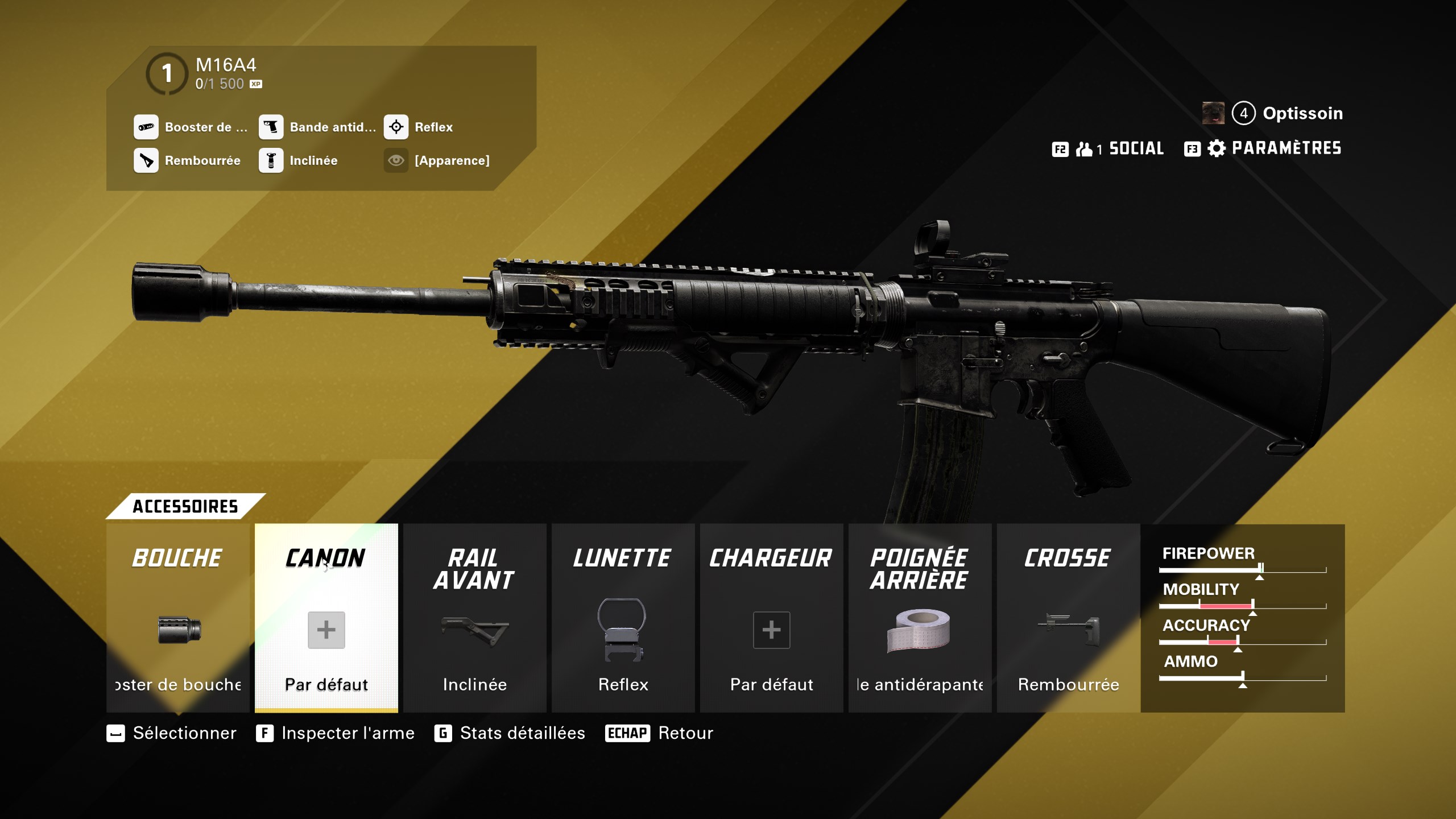Viewport: 1456px width, 819px height.
Task: Click the reflex sight image in Lunette slot
Action: [x=623, y=628]
